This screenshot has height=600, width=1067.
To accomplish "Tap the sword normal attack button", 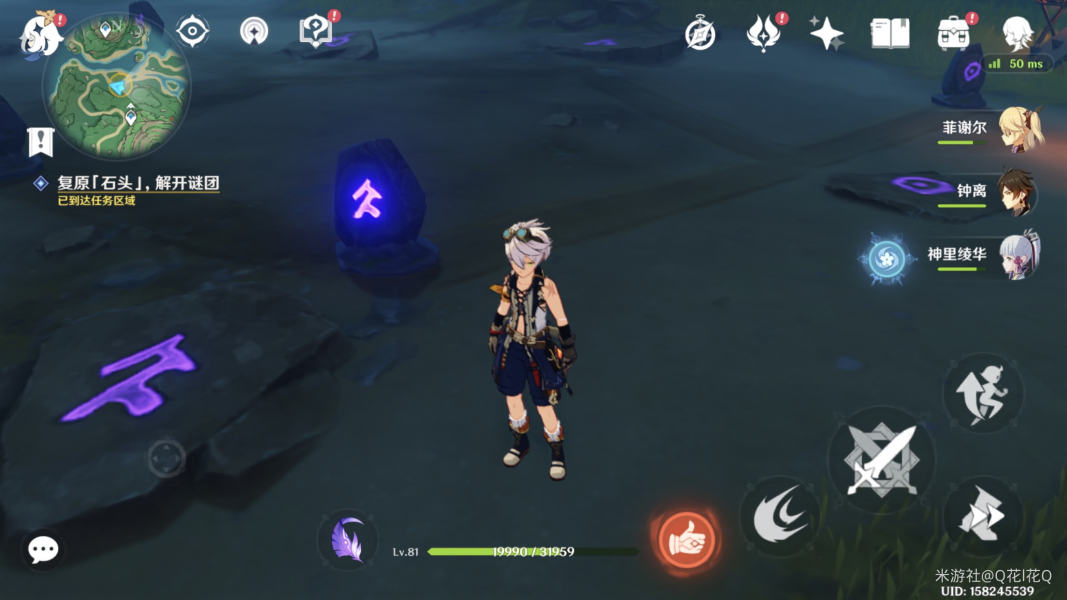I will coord(881,460).
